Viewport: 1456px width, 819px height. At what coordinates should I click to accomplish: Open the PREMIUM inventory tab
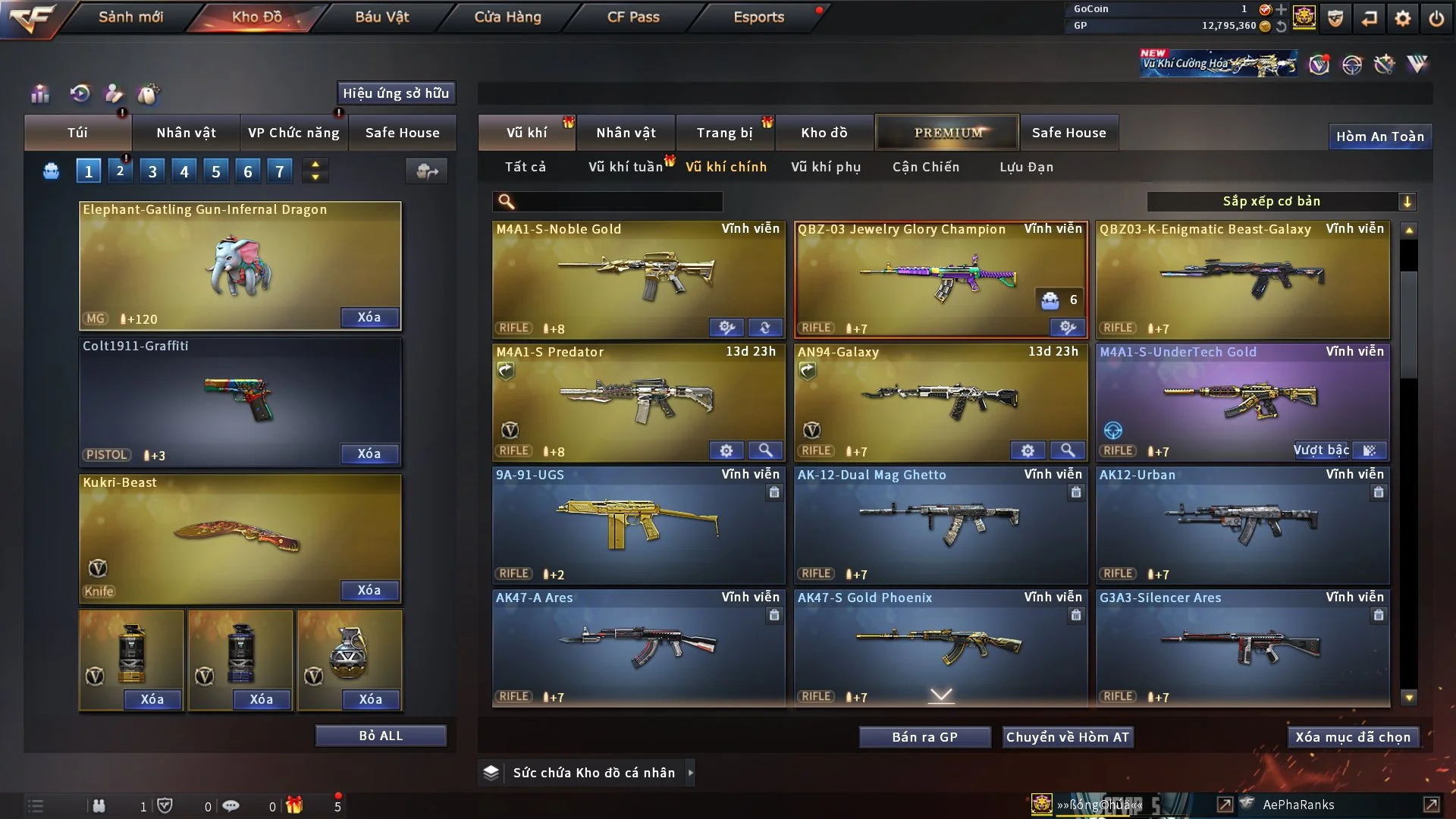[x=947, y=133]
